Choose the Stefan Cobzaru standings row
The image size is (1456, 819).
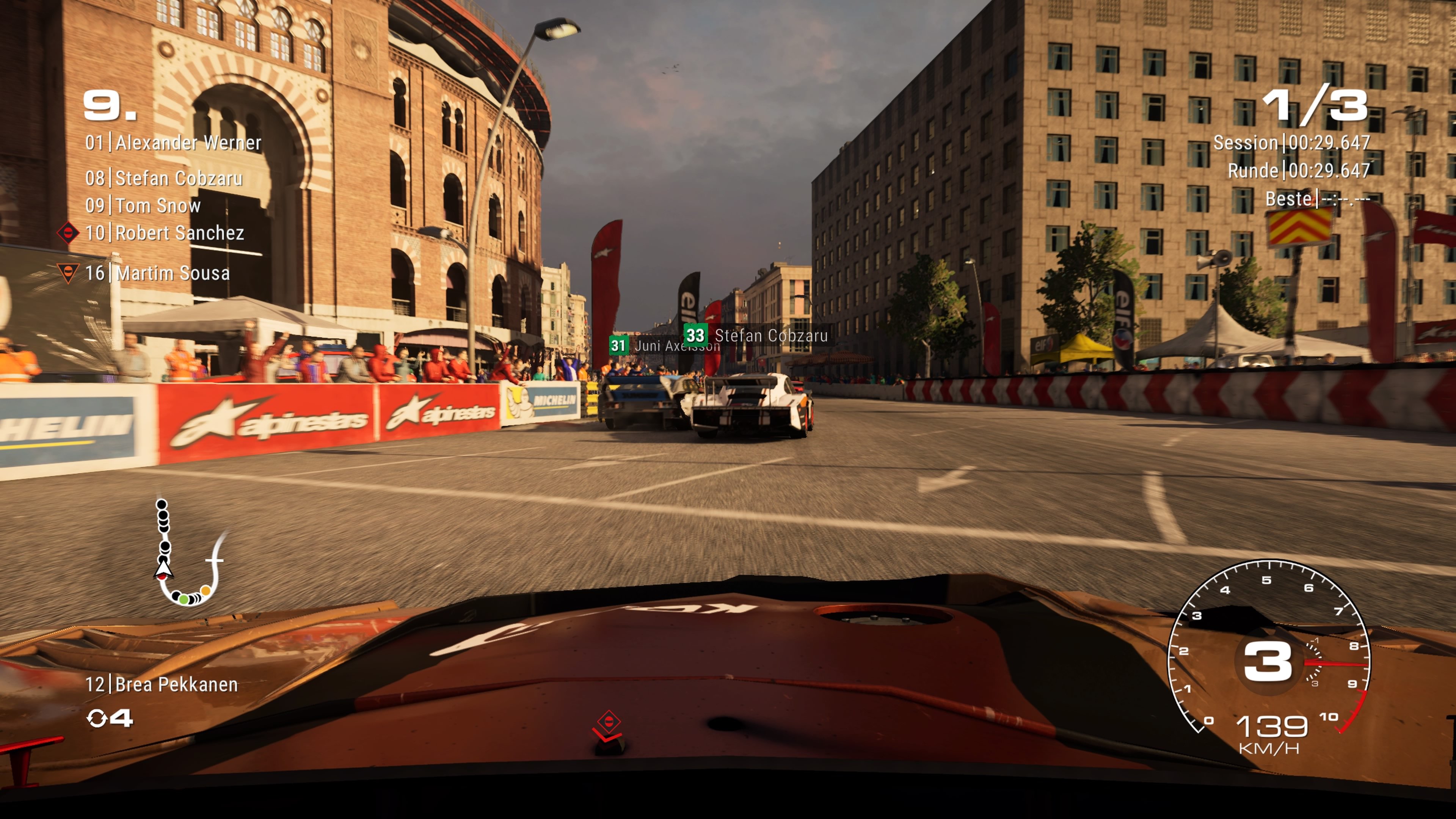pyautogui.click(x=164, y=179)
